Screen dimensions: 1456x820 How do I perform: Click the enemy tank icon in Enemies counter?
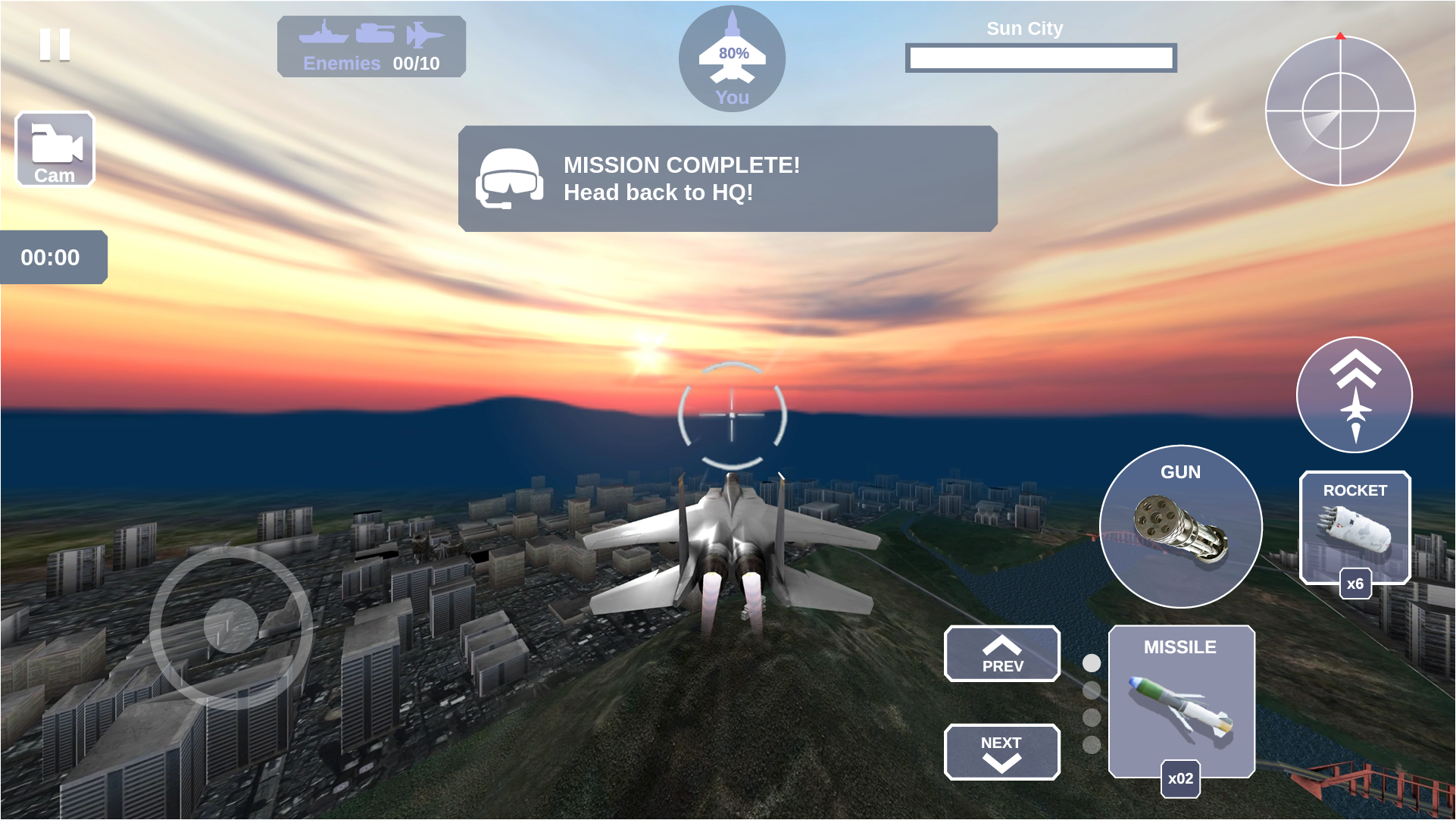click(x=376, y=32)
